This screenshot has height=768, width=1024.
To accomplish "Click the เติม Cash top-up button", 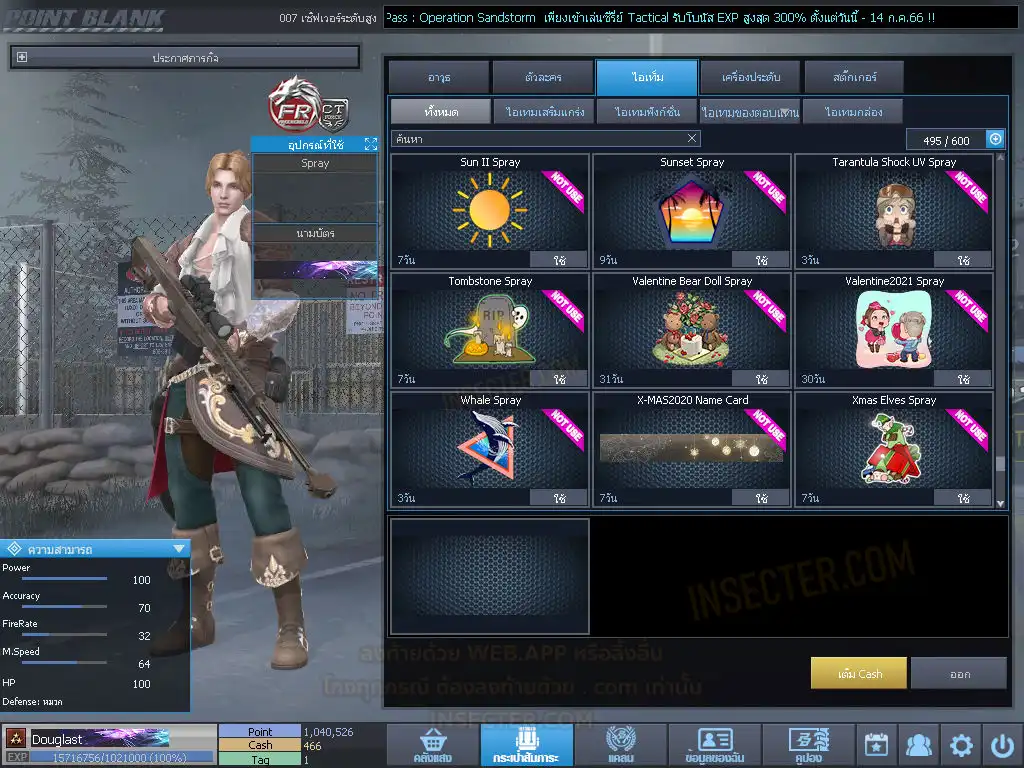I will coord(859,674).
